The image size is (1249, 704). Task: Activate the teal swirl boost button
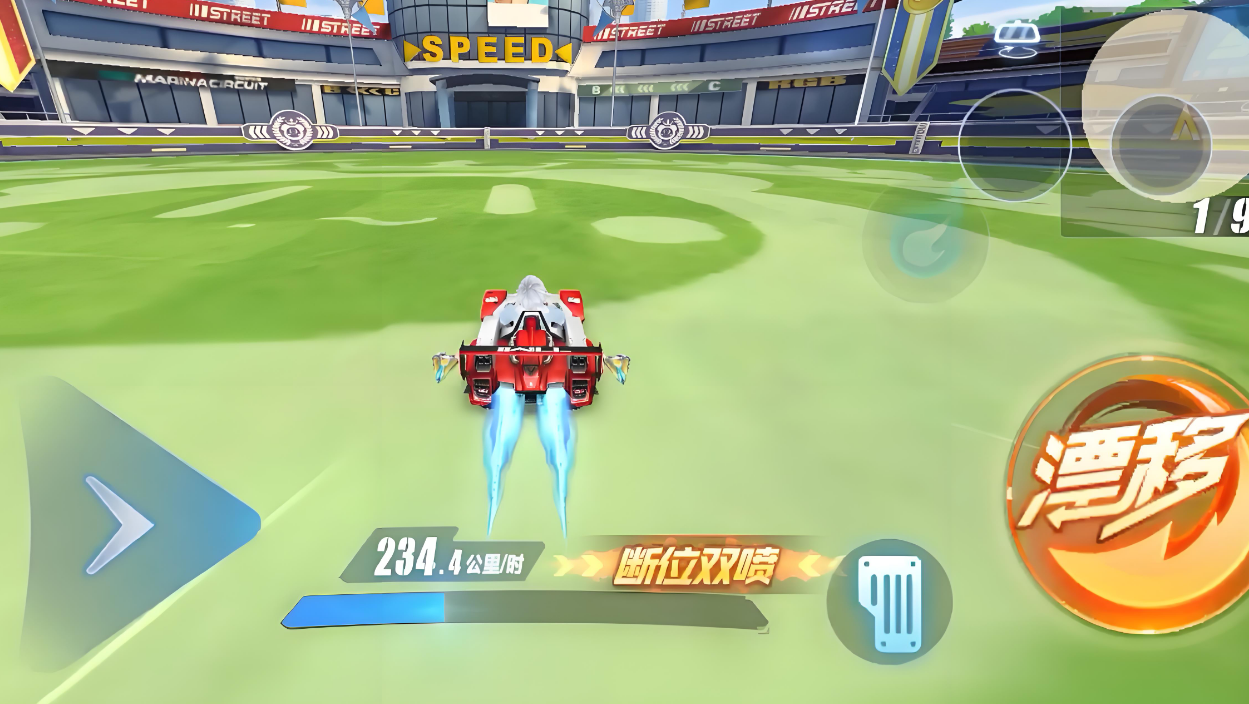tap(925, 240)
